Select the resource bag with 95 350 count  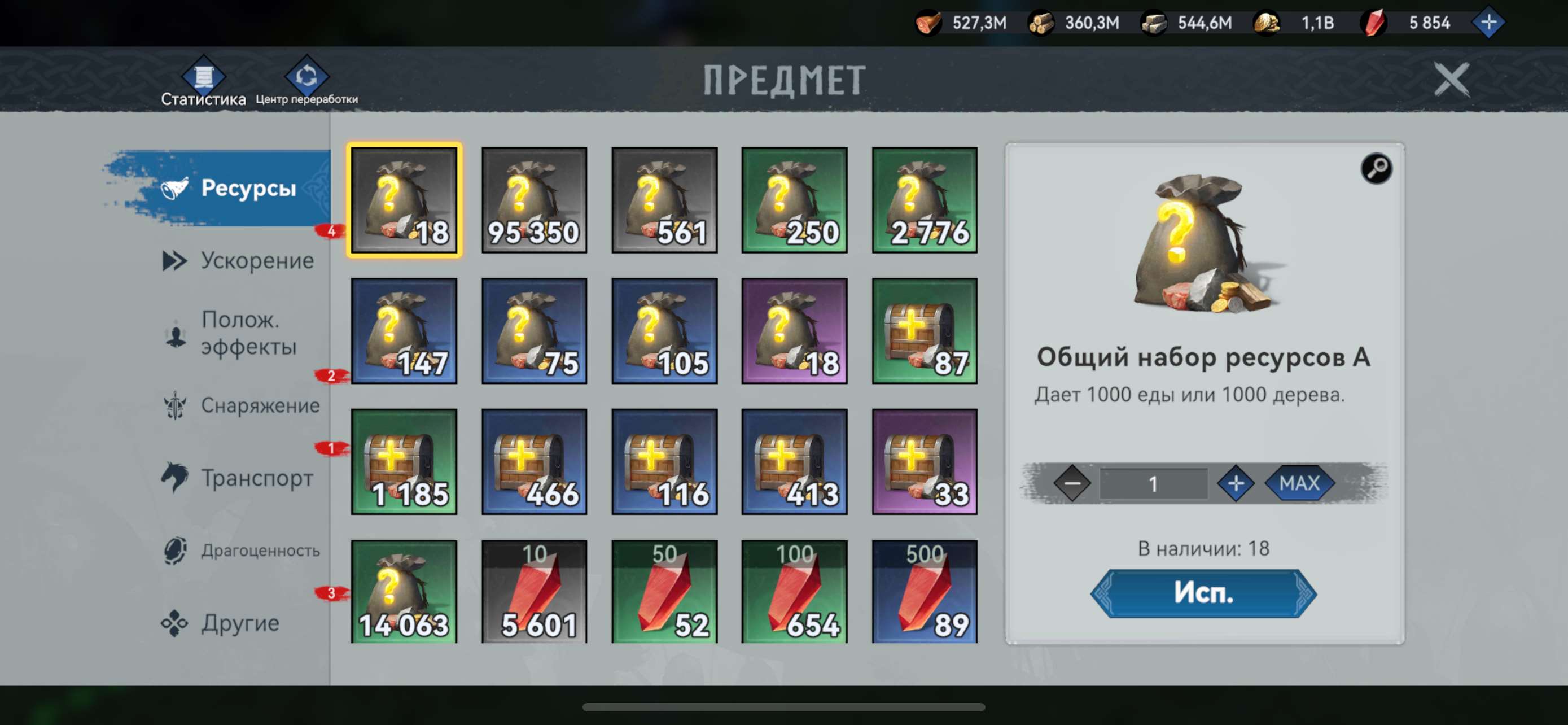[534, 201]
